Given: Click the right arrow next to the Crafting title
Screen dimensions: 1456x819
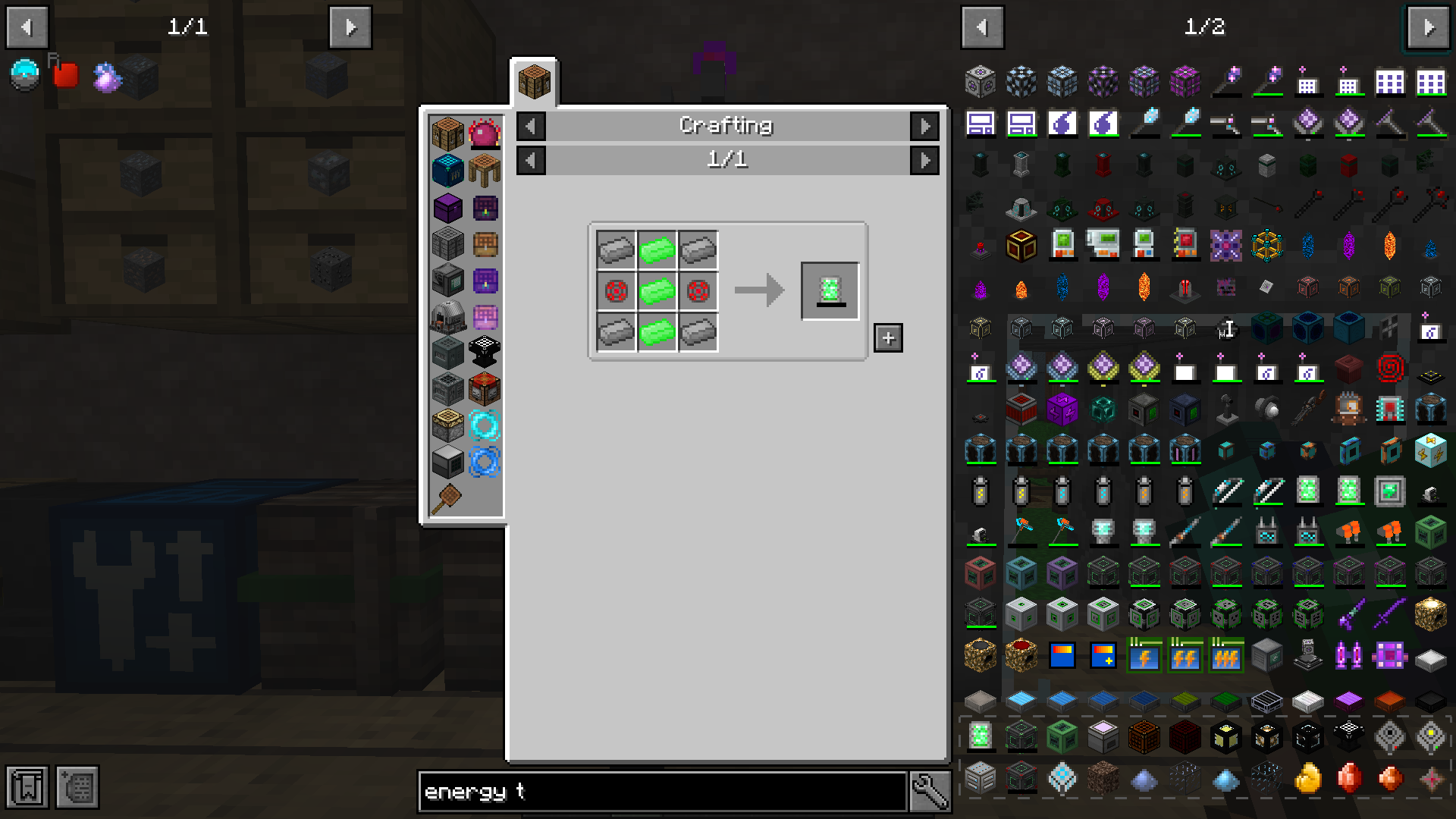Looking at the screenshot, I should pyautogui.click(x=924, y=126).
